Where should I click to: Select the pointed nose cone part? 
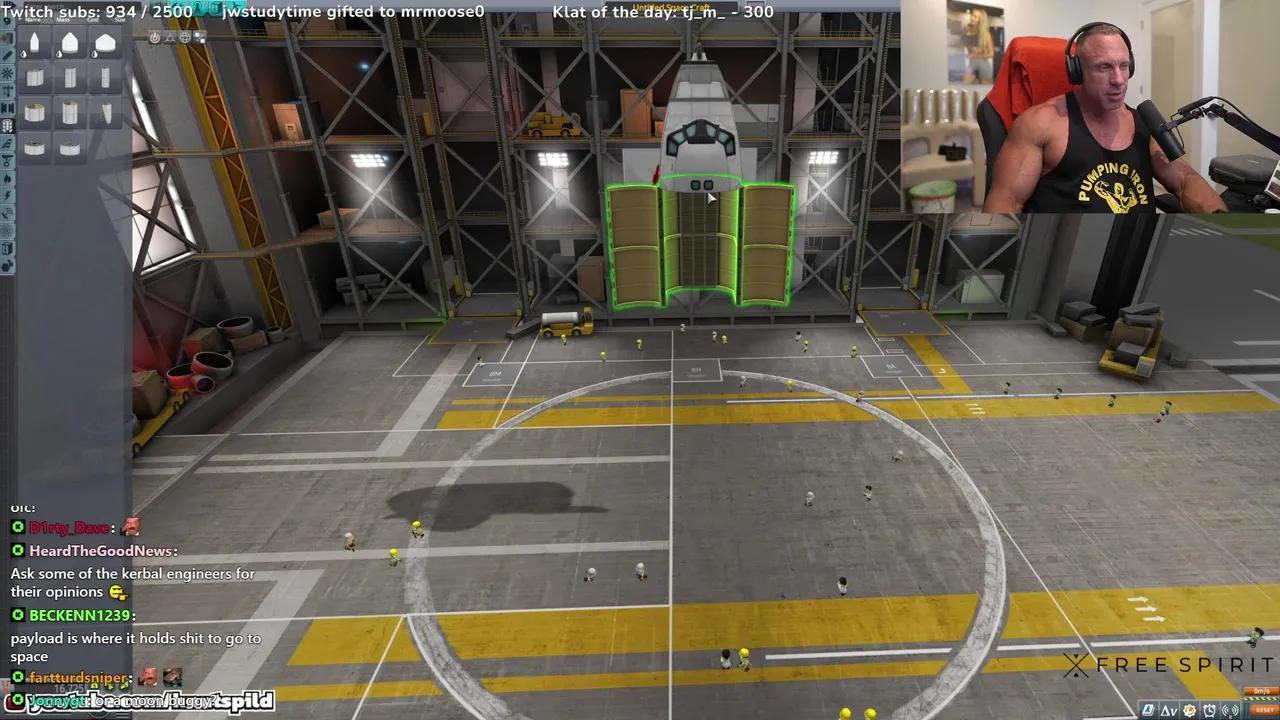pyautogui.click(x=34, y=43)
